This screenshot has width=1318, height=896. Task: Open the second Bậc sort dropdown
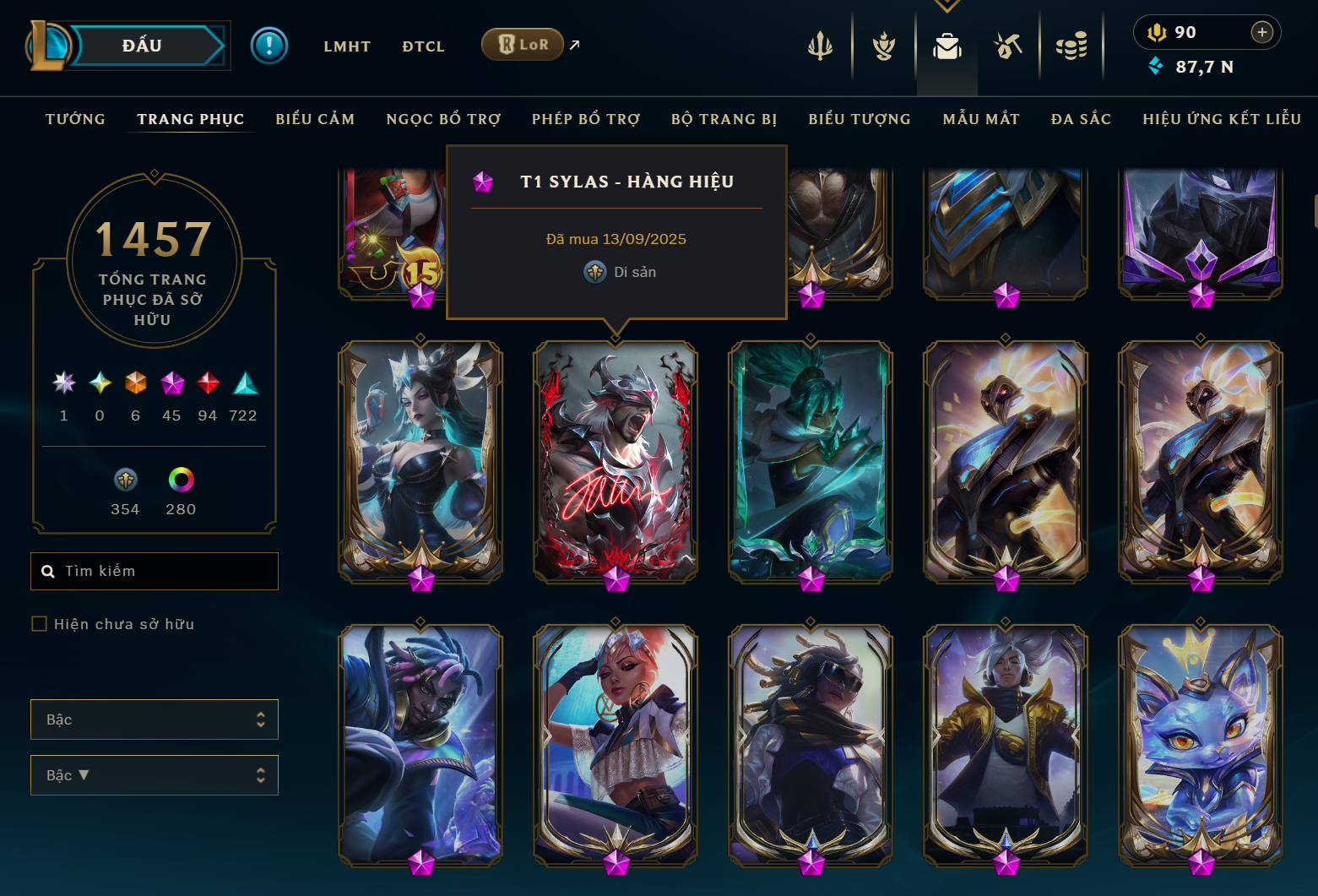[x=155, y=775]
